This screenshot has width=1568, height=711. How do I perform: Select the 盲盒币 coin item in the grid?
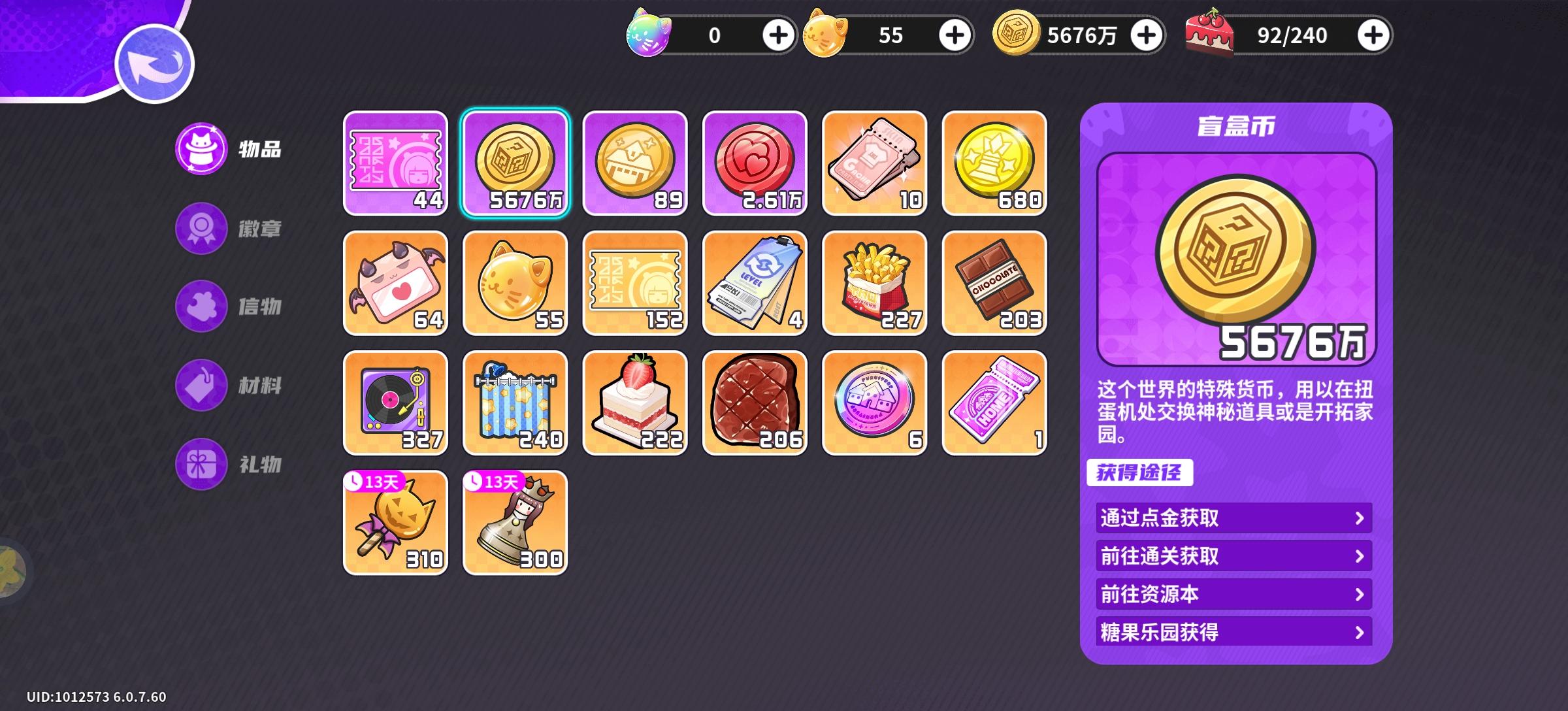pos(515,163)
